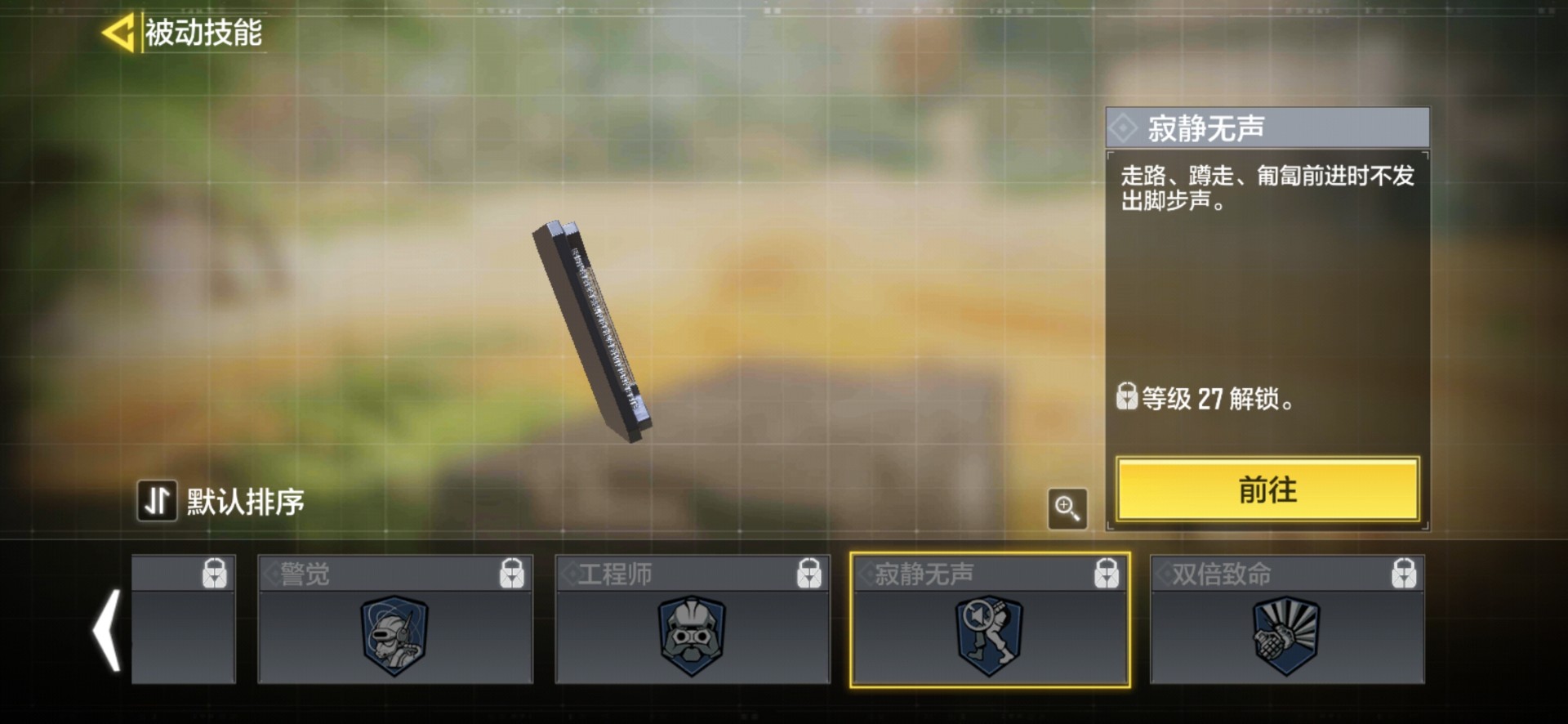
Task: Open the magnifying glass preview button
Action: [1067, 508]
